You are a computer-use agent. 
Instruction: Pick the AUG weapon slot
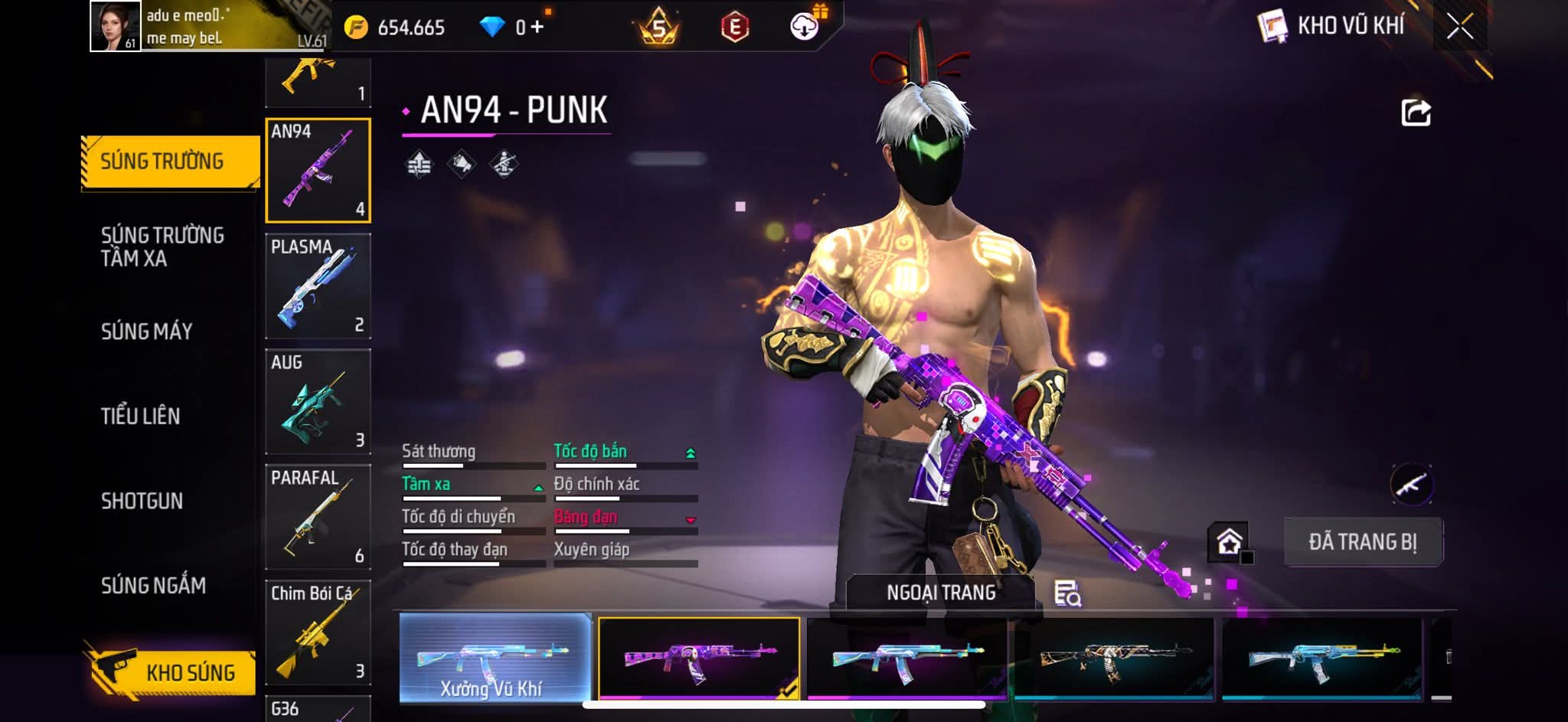(318, 402)
